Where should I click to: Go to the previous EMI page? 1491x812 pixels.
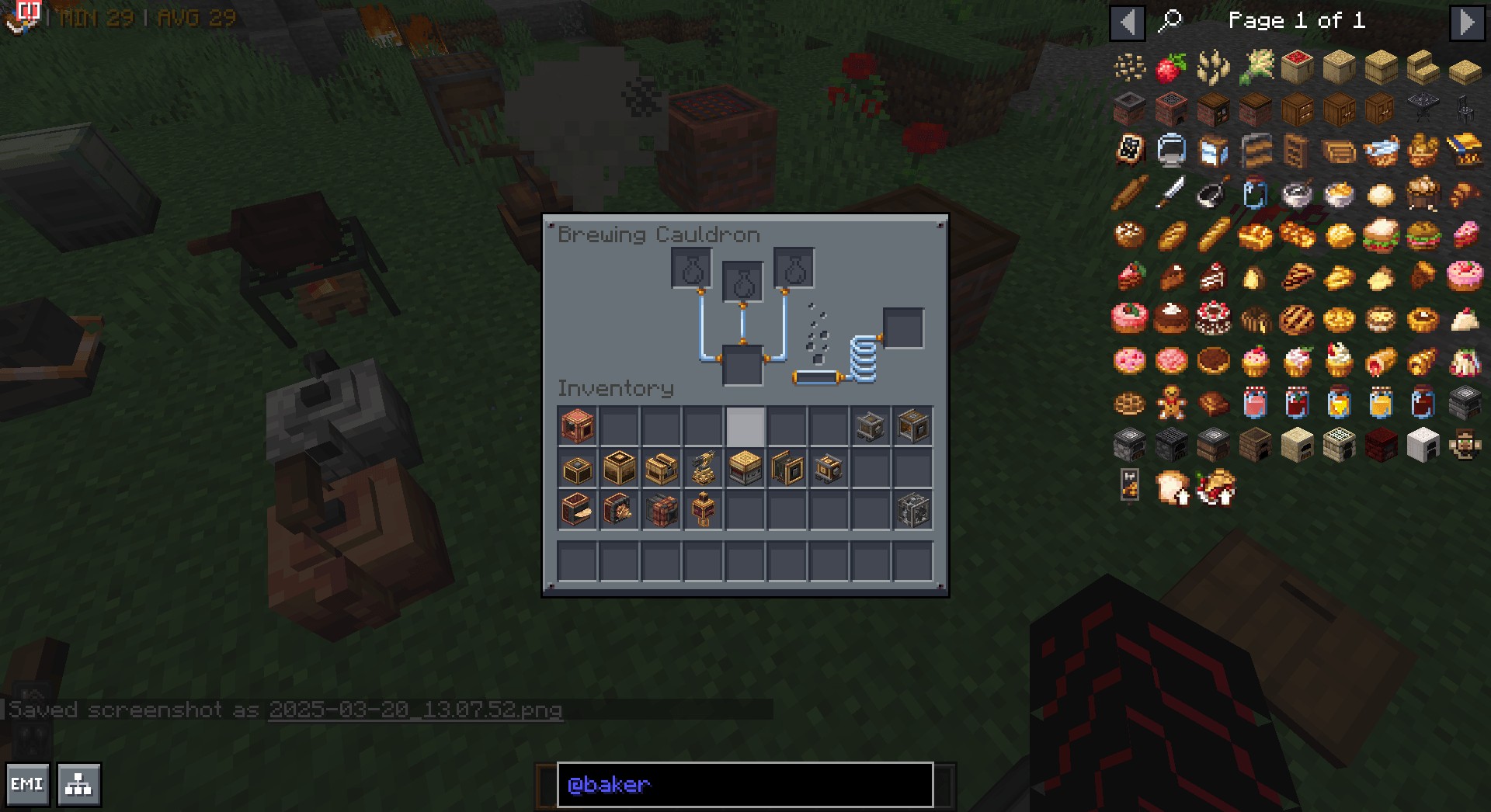[1127, 22]
